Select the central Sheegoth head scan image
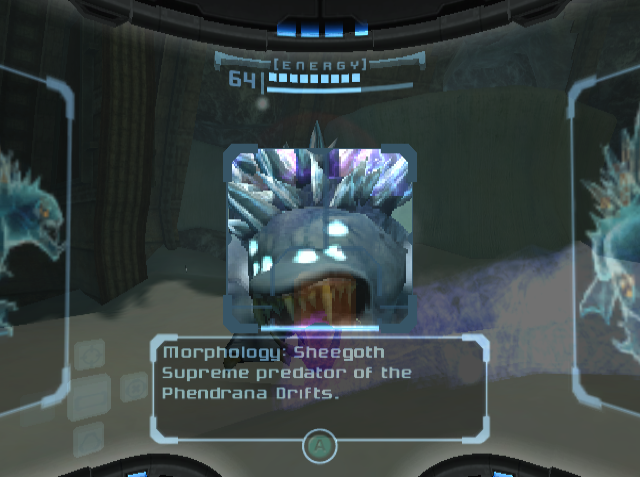Viewport: 640px width, 477px height. tap(319, 238)
